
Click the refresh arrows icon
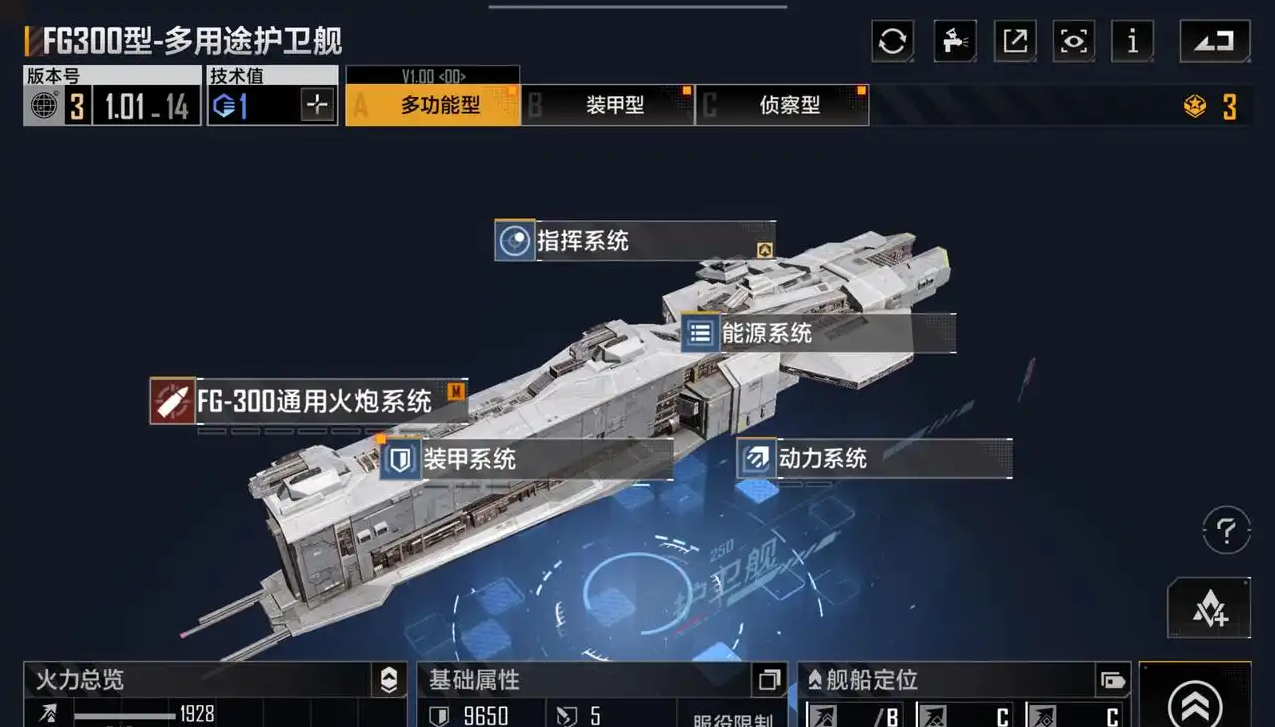892,42
